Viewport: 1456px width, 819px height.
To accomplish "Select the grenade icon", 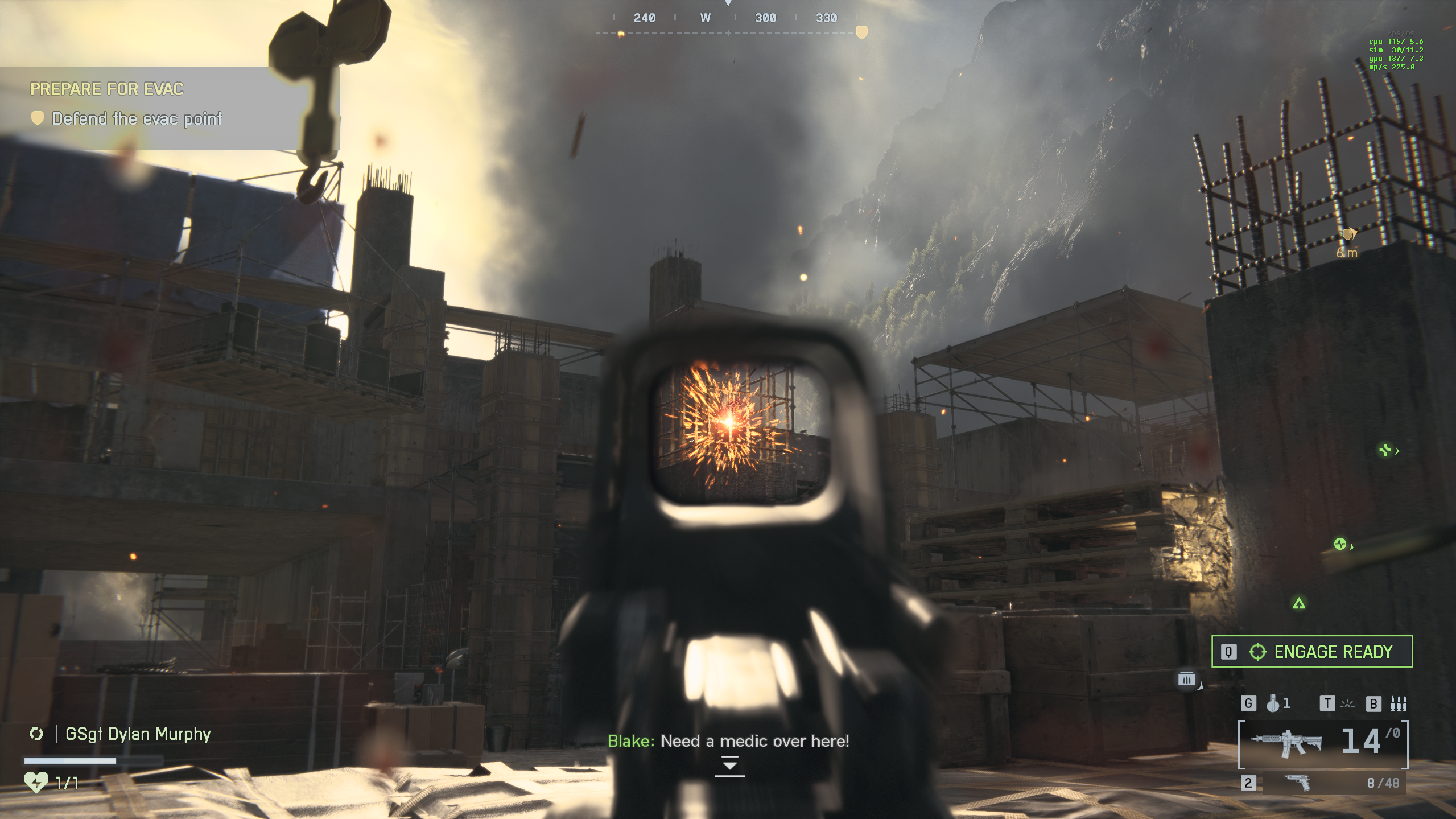I will click(1273, 704).
